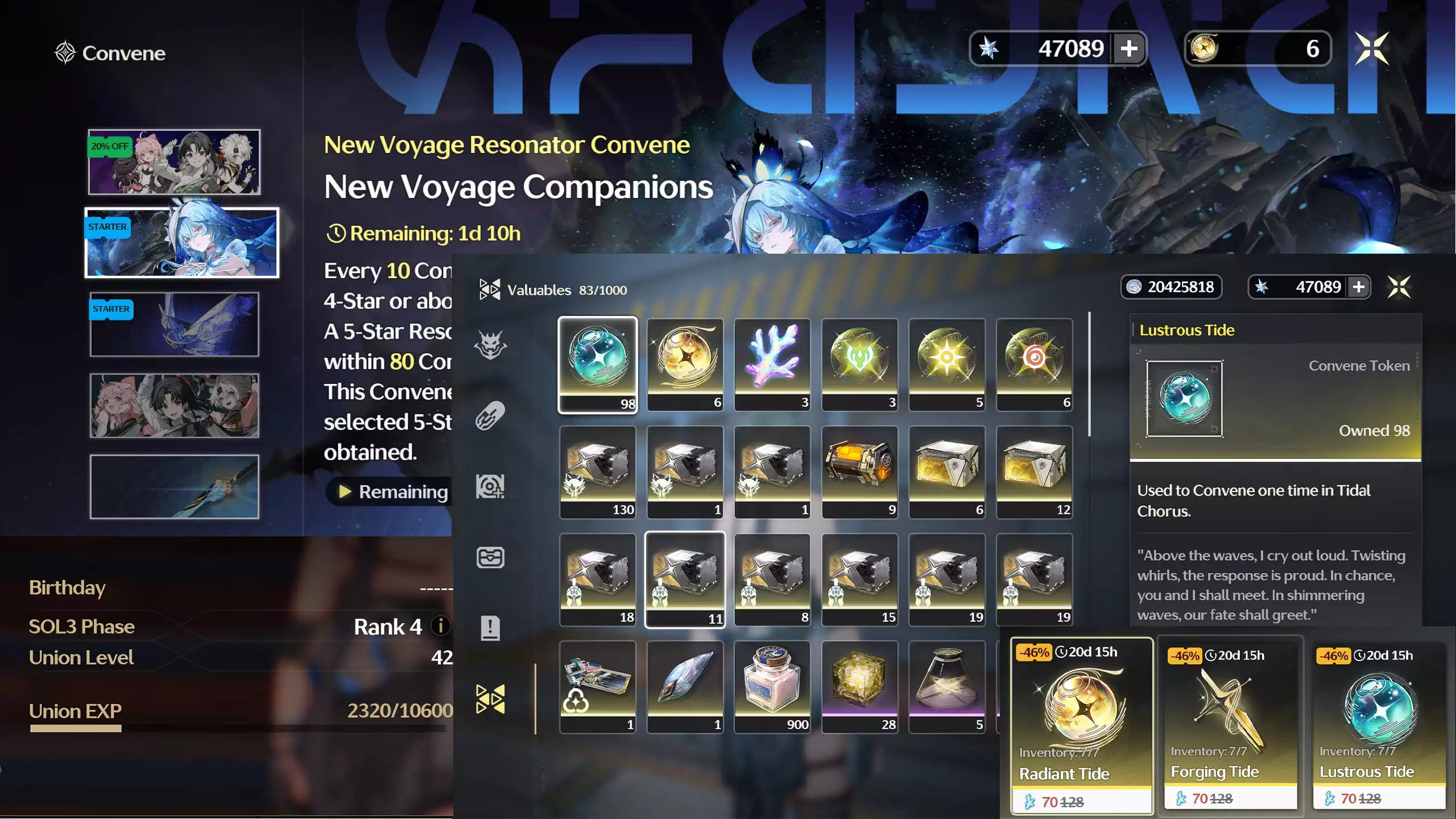Select the jar item with 900
Viewport: 1456px width, 819px height.
[x=772, y=686]
